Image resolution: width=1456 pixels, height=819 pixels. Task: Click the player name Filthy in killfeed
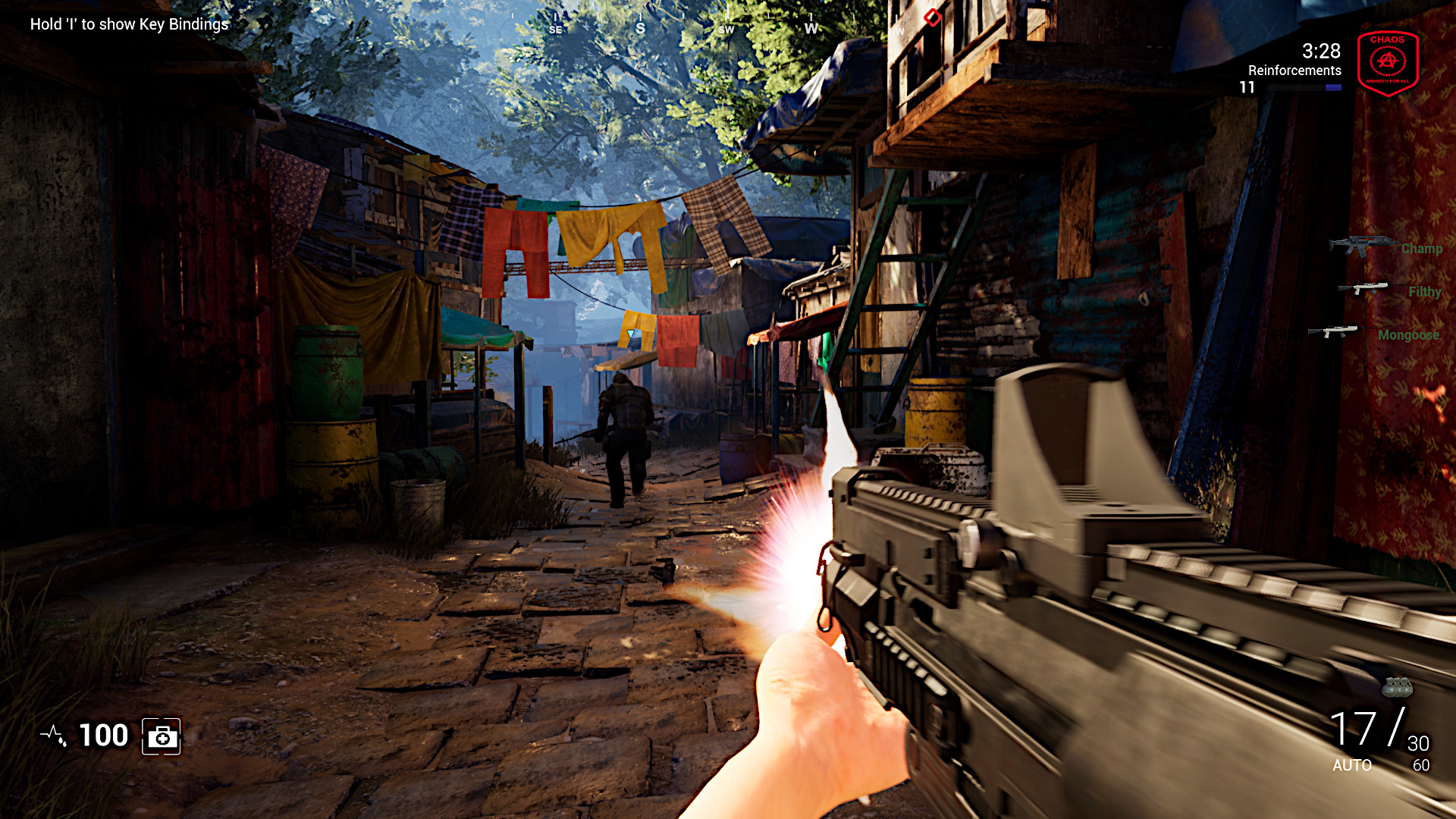(1424, 291)
